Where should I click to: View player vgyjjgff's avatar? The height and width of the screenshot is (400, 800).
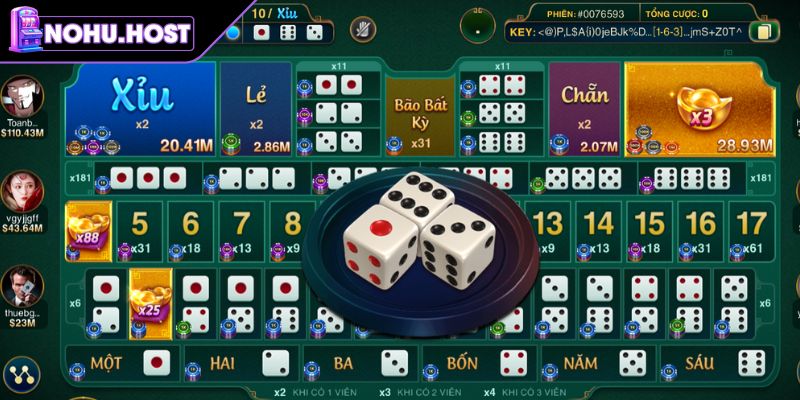(x=22, y=190)
